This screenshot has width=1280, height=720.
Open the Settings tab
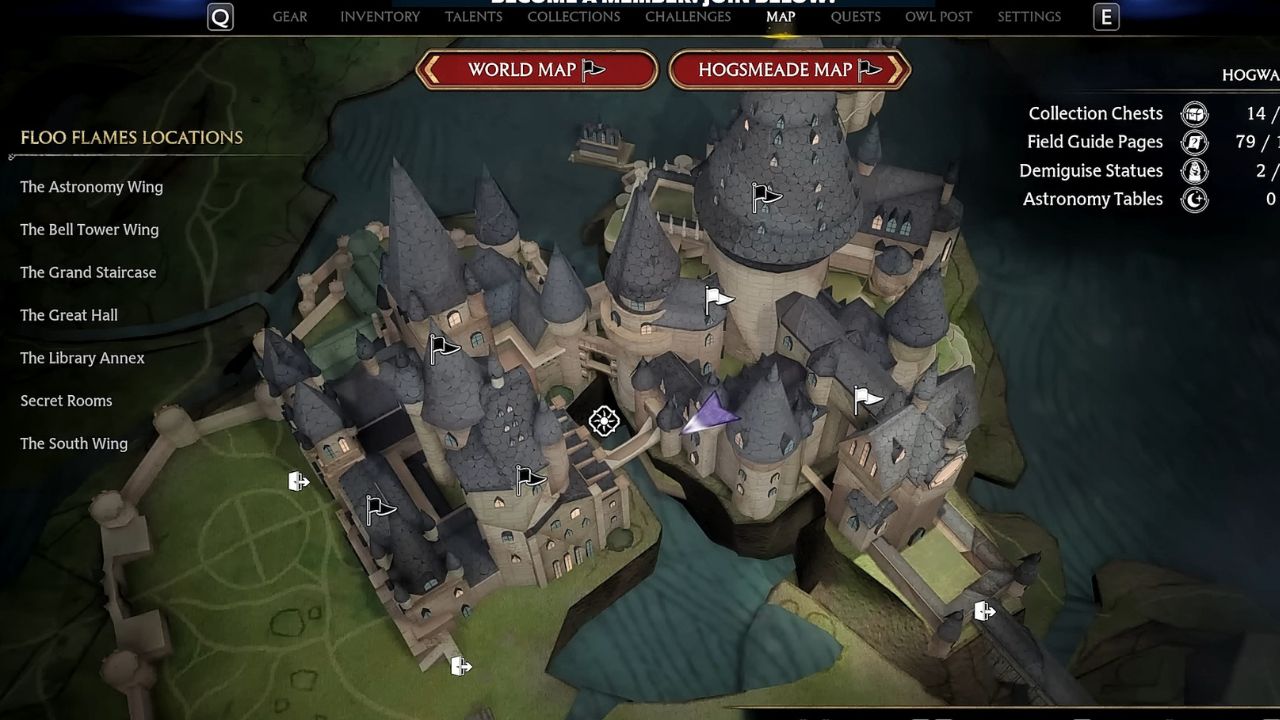(x=1028, y=16)
